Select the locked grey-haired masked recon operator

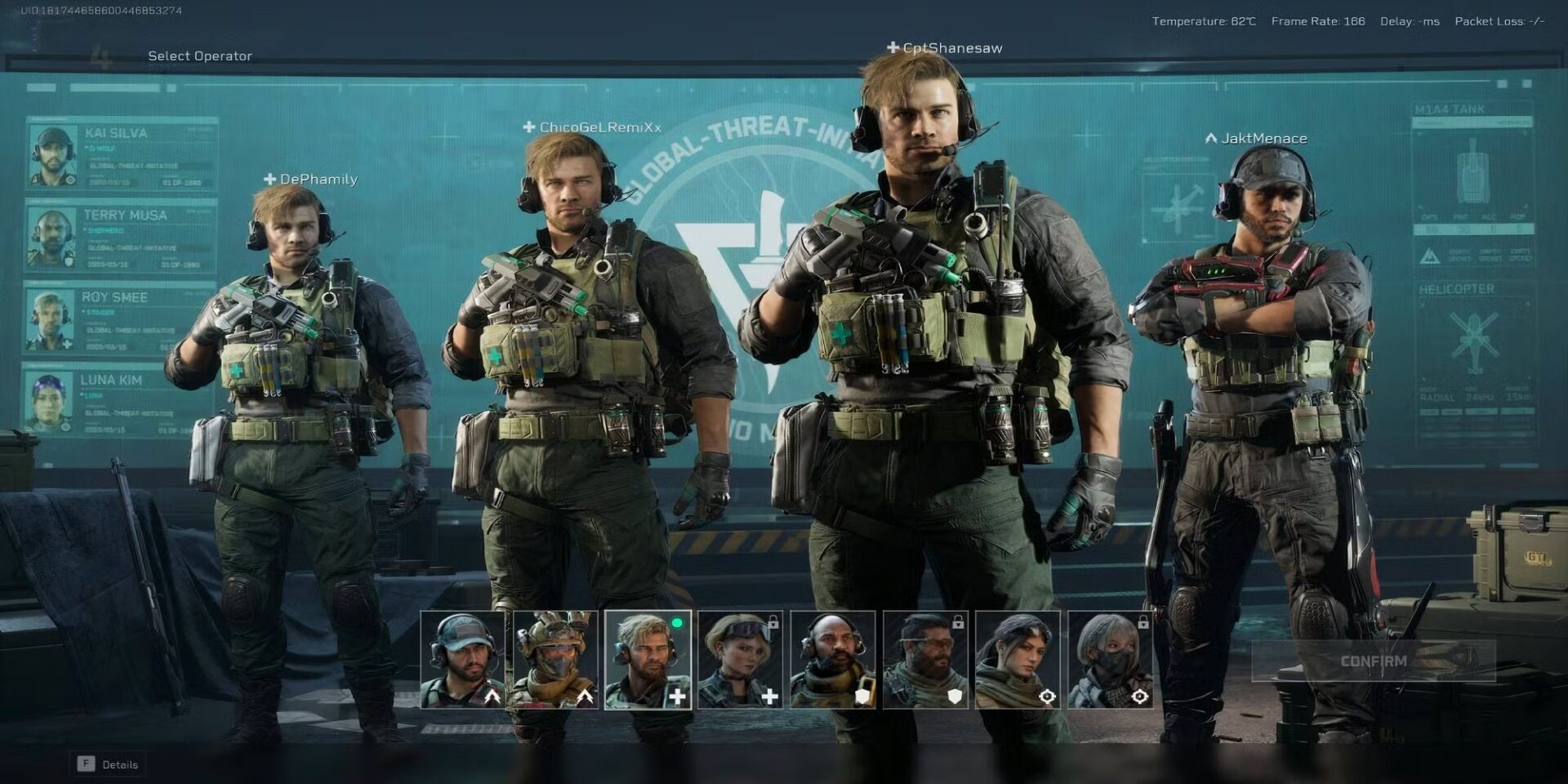pyautogui.click(x=1110, y=660)
